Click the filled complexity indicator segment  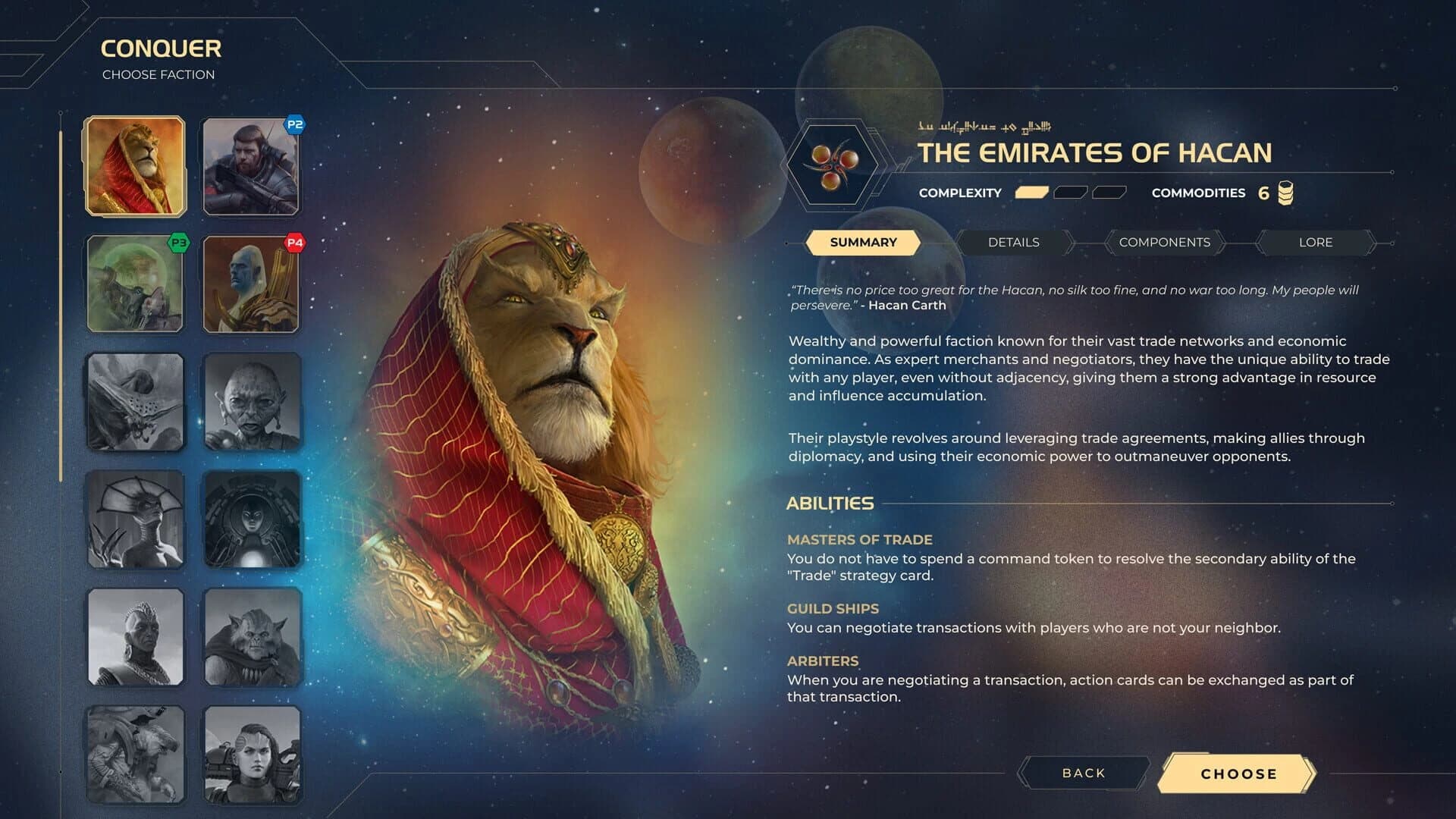click(1031, 193)
